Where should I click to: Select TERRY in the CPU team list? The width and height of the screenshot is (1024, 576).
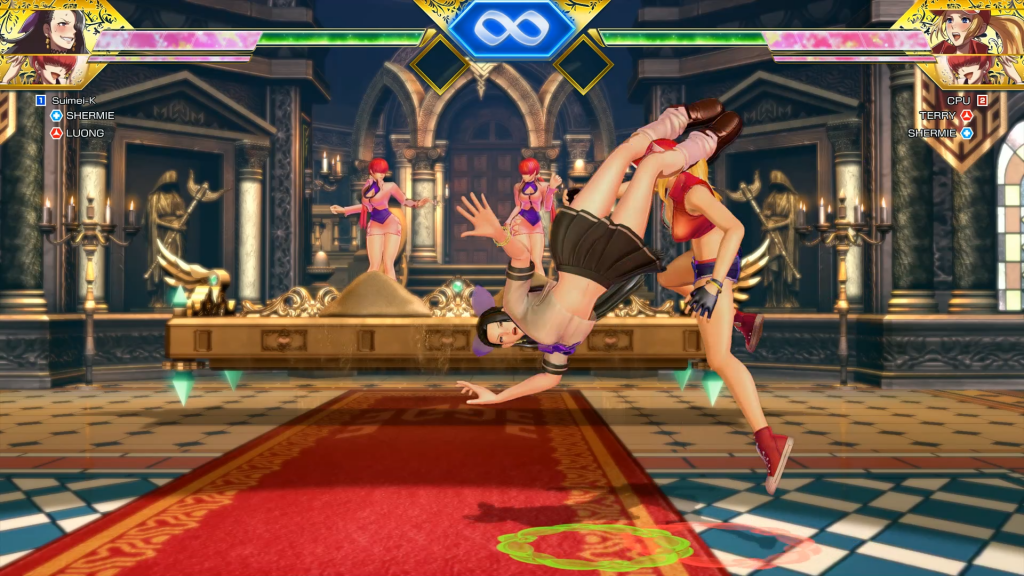tap(939, 116)
